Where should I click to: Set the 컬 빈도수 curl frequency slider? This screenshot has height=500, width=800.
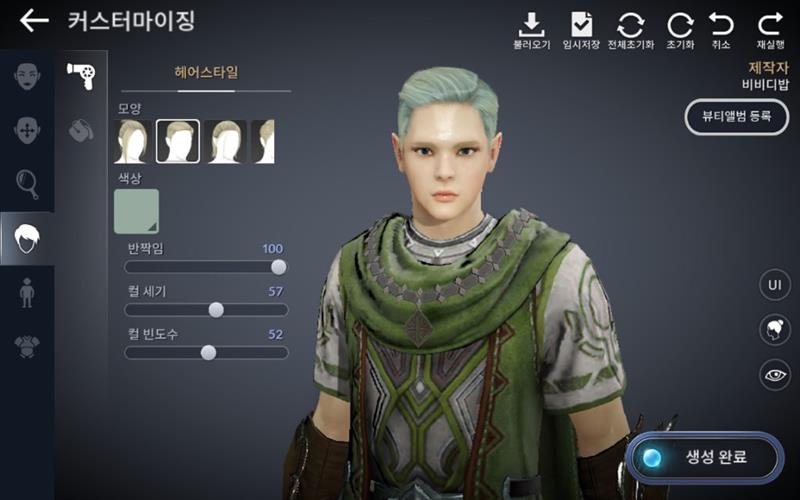[208, 352]
